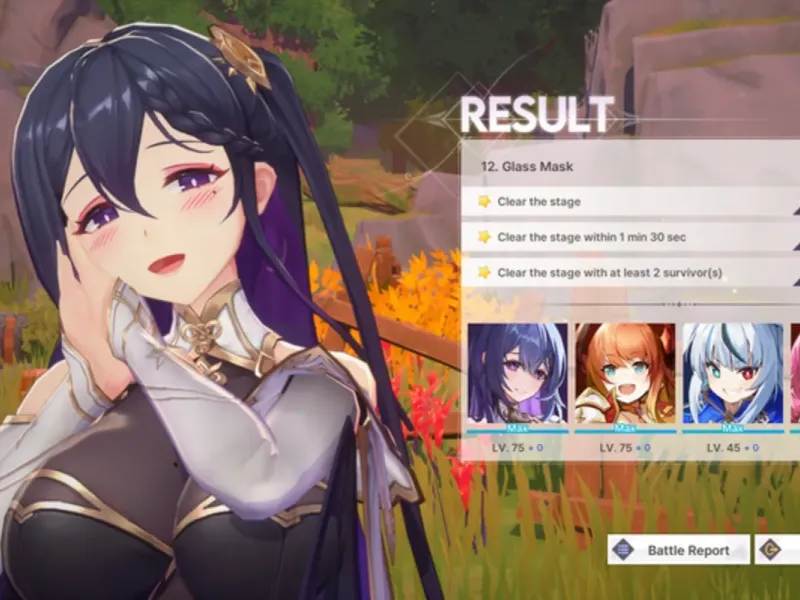Viewport: 800px width, 600px height.
Task: Select the light-blue-haired character portrait
Action: [x=732, y=374]
